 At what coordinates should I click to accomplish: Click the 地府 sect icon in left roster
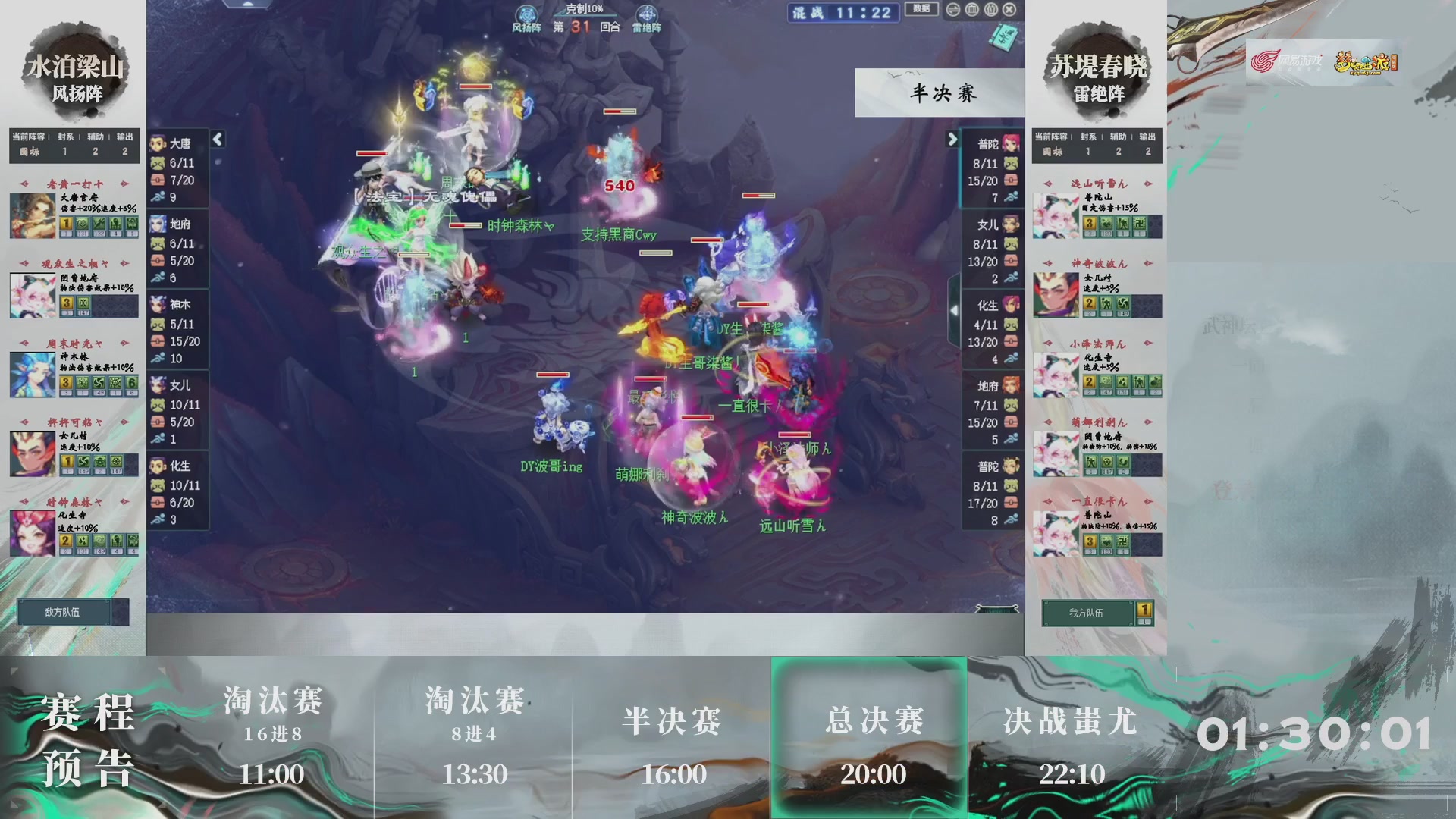pos(158,224)
